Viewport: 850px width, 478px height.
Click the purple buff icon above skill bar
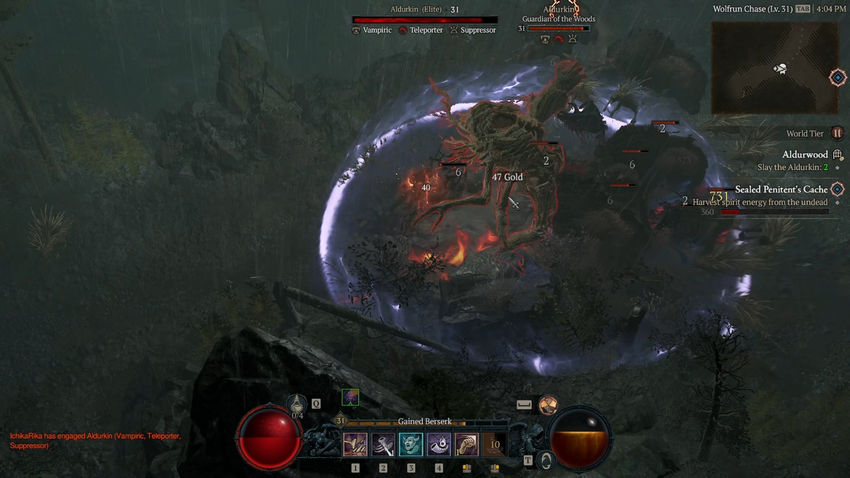click(350, 397)
